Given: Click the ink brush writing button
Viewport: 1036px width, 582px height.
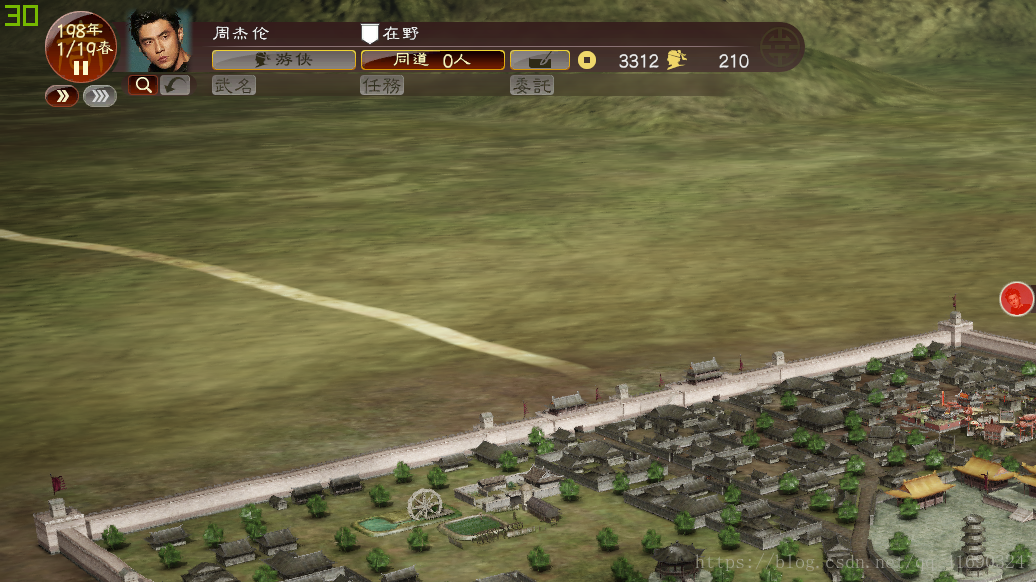Looking at the screenshot, I should (540, 60).
